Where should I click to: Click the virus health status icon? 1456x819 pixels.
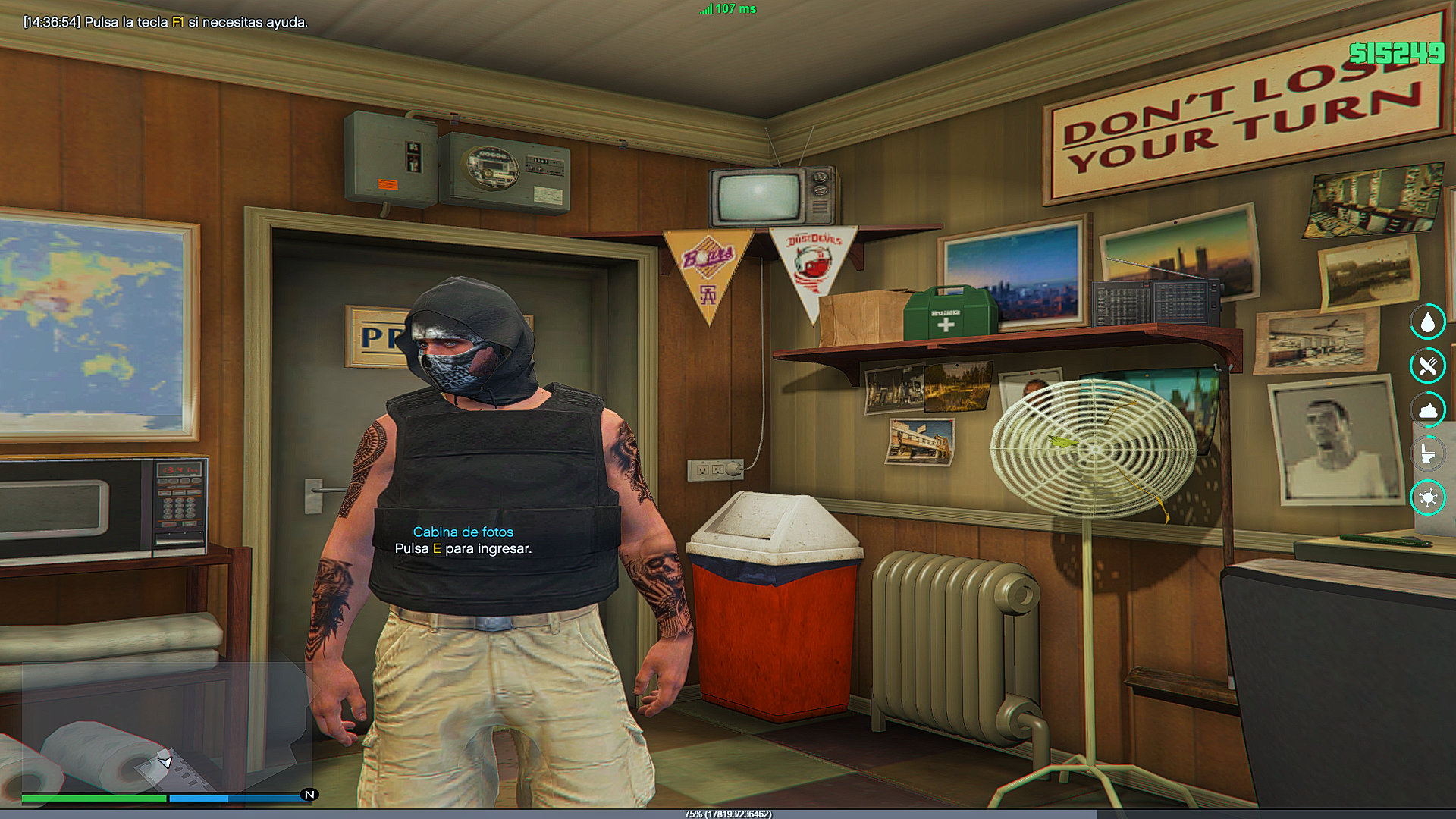1428,497
